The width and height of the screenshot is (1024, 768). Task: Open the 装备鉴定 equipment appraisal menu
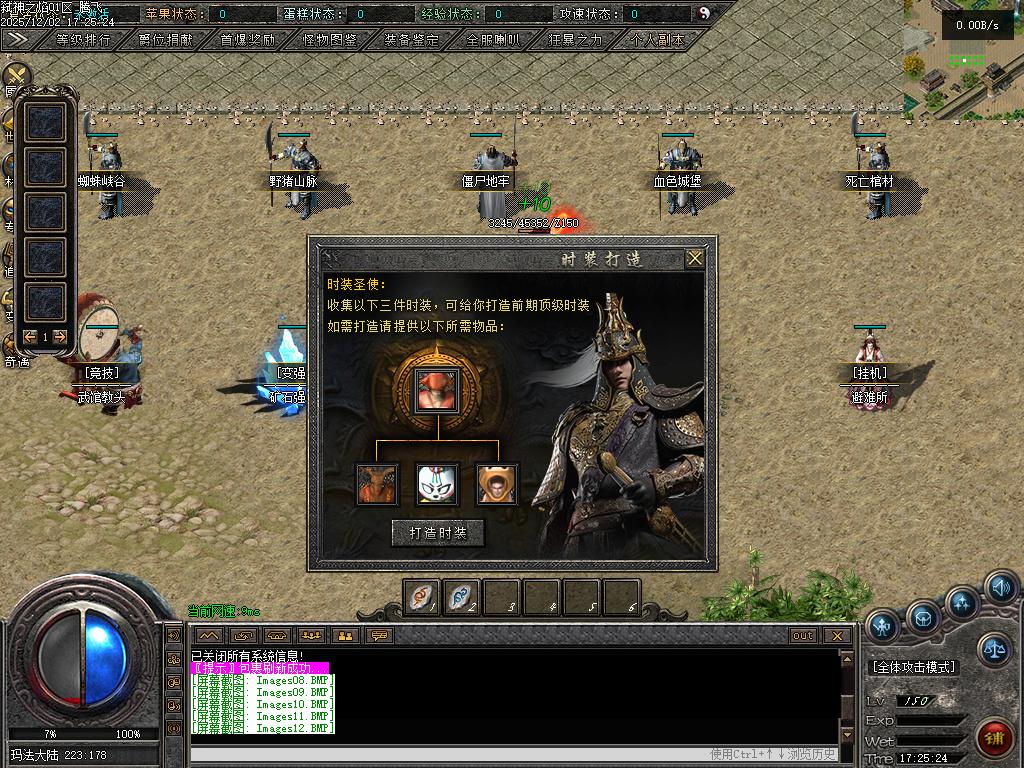point(411,41)
